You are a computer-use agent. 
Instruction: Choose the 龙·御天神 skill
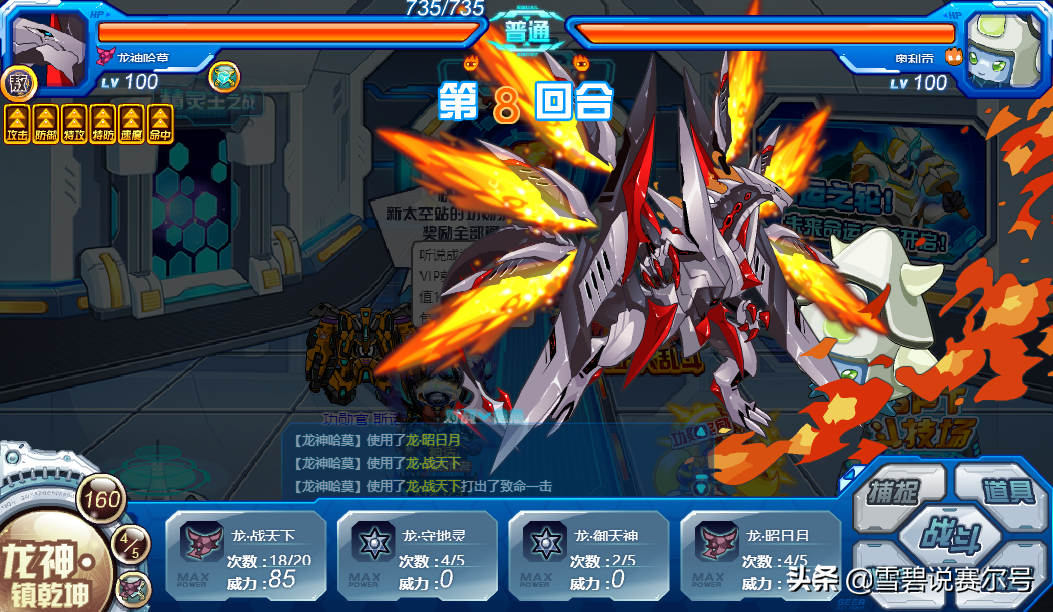(589, 557)
